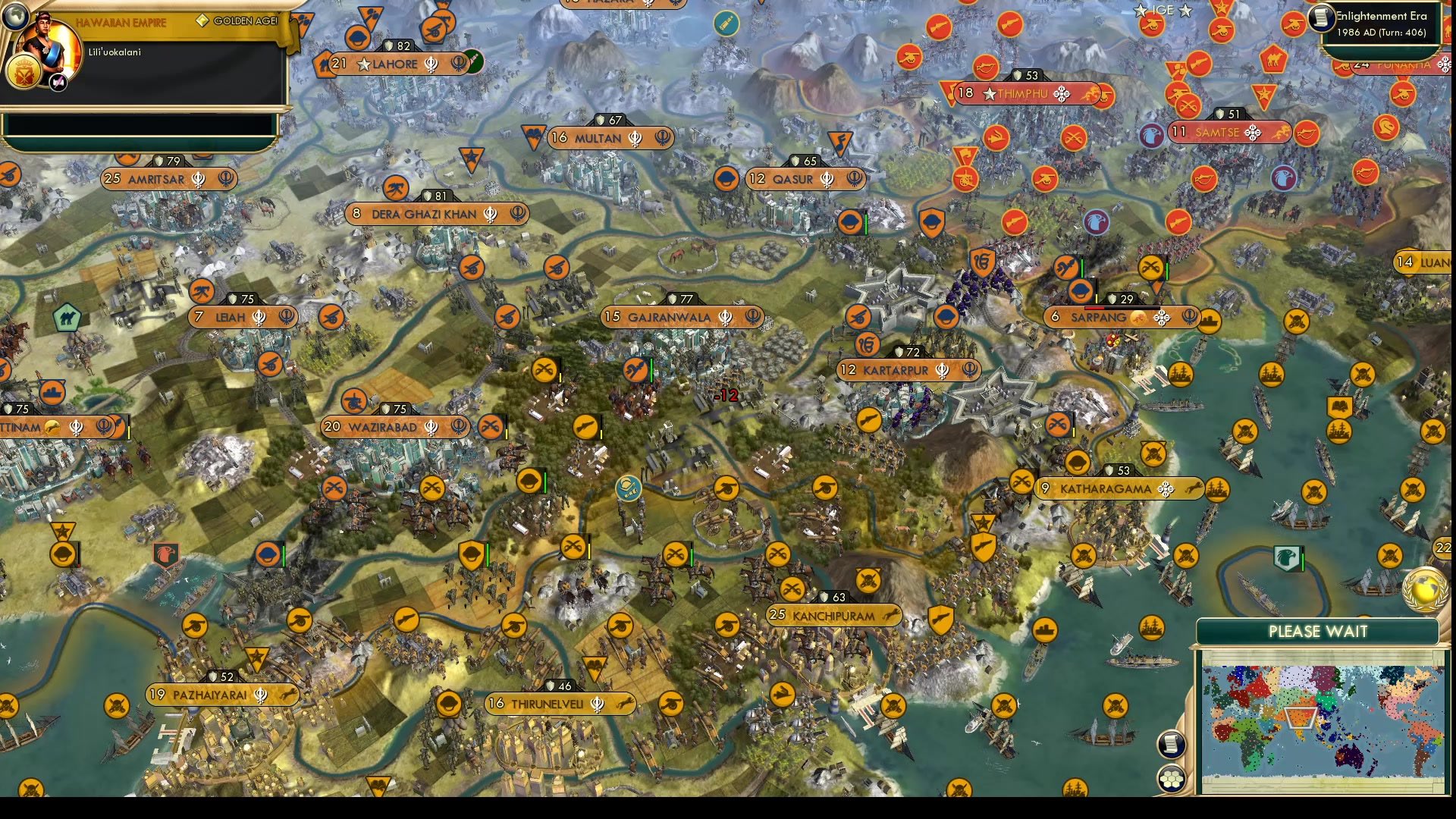Click the capital star on Lahore's city banner
1456x819 pixels.
(x=363, y=64)
